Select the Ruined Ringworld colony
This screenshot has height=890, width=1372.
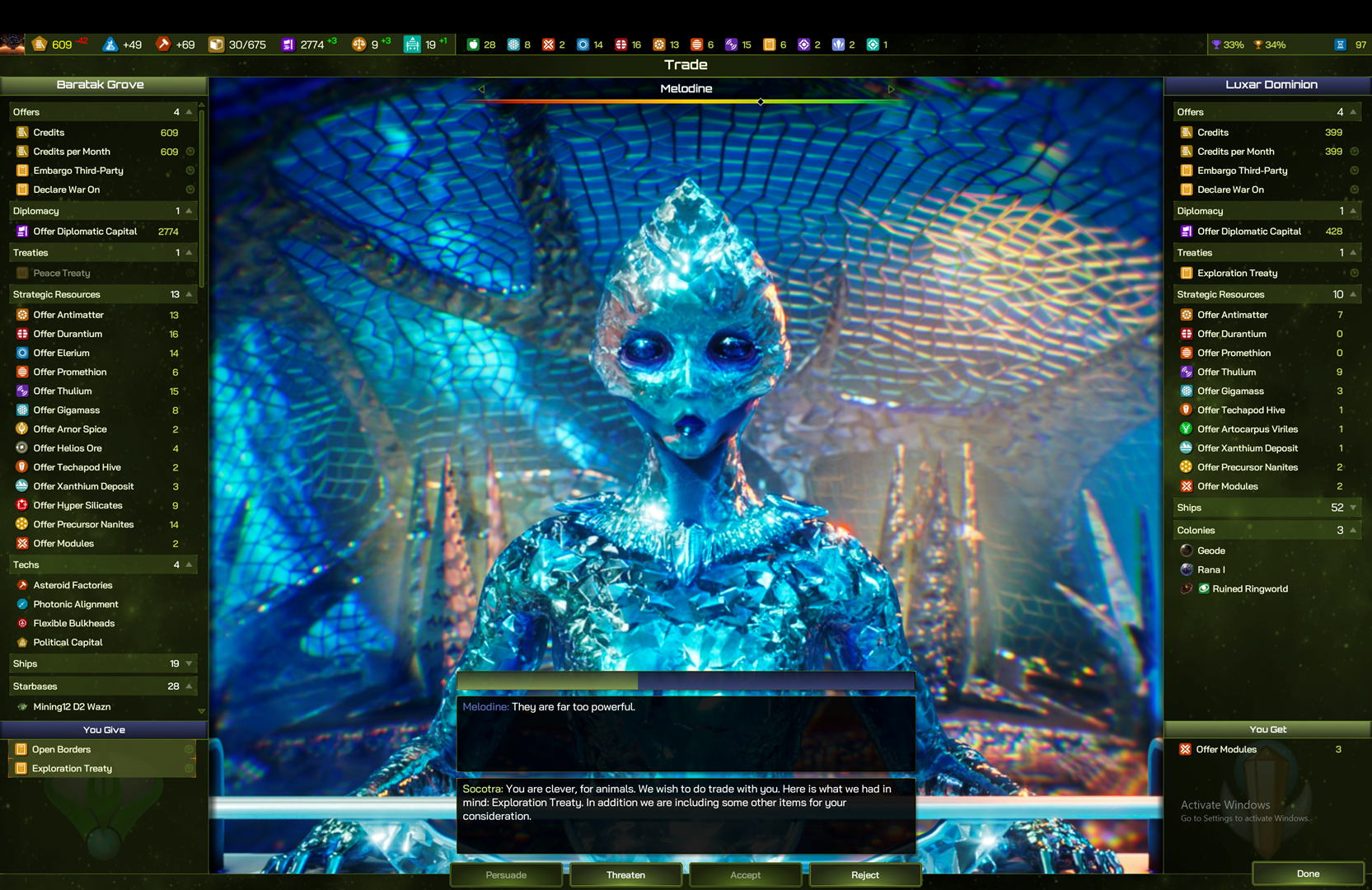[x=1249, y=588]
